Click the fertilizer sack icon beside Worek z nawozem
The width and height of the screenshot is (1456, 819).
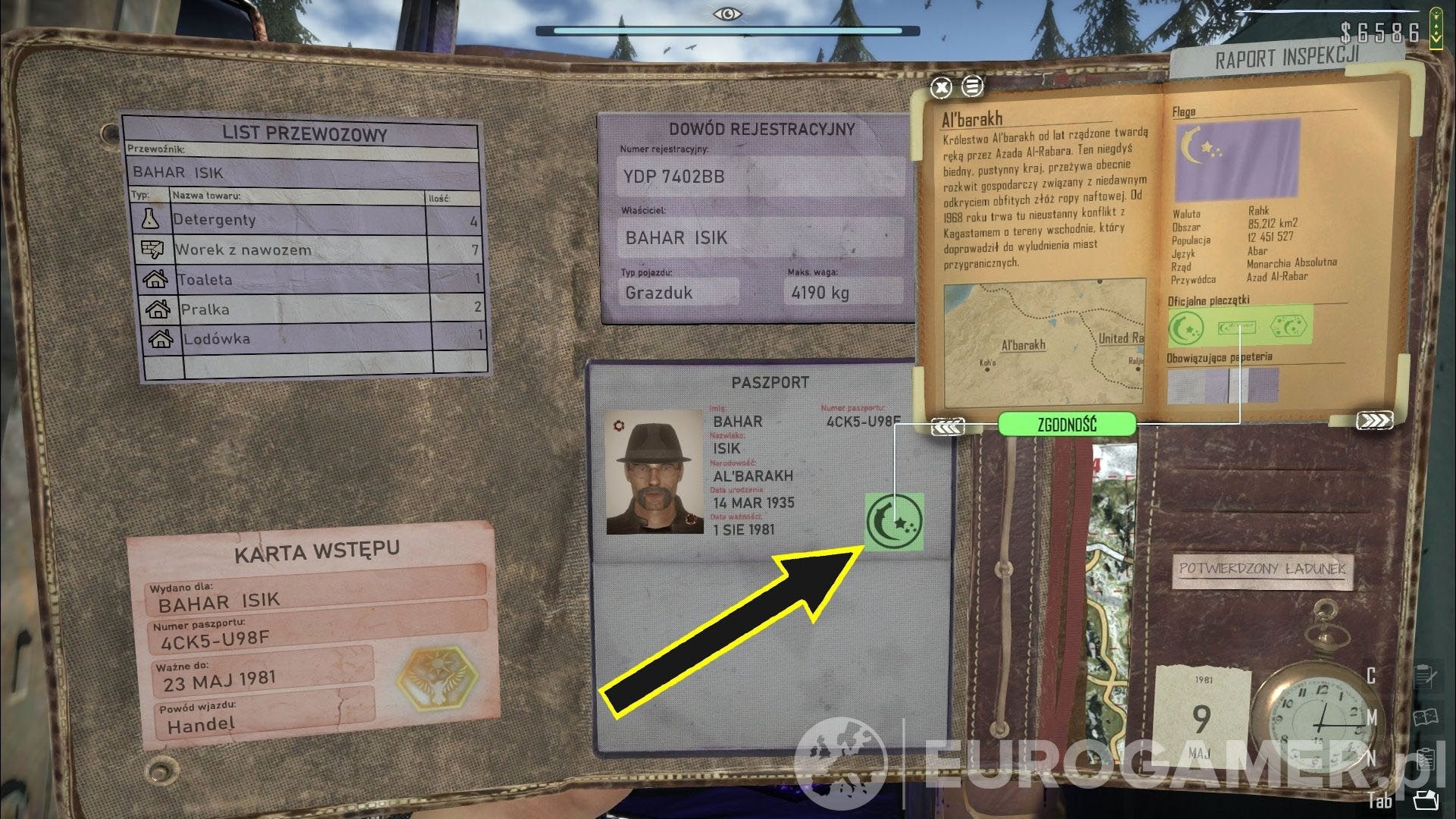pos(152,249)
